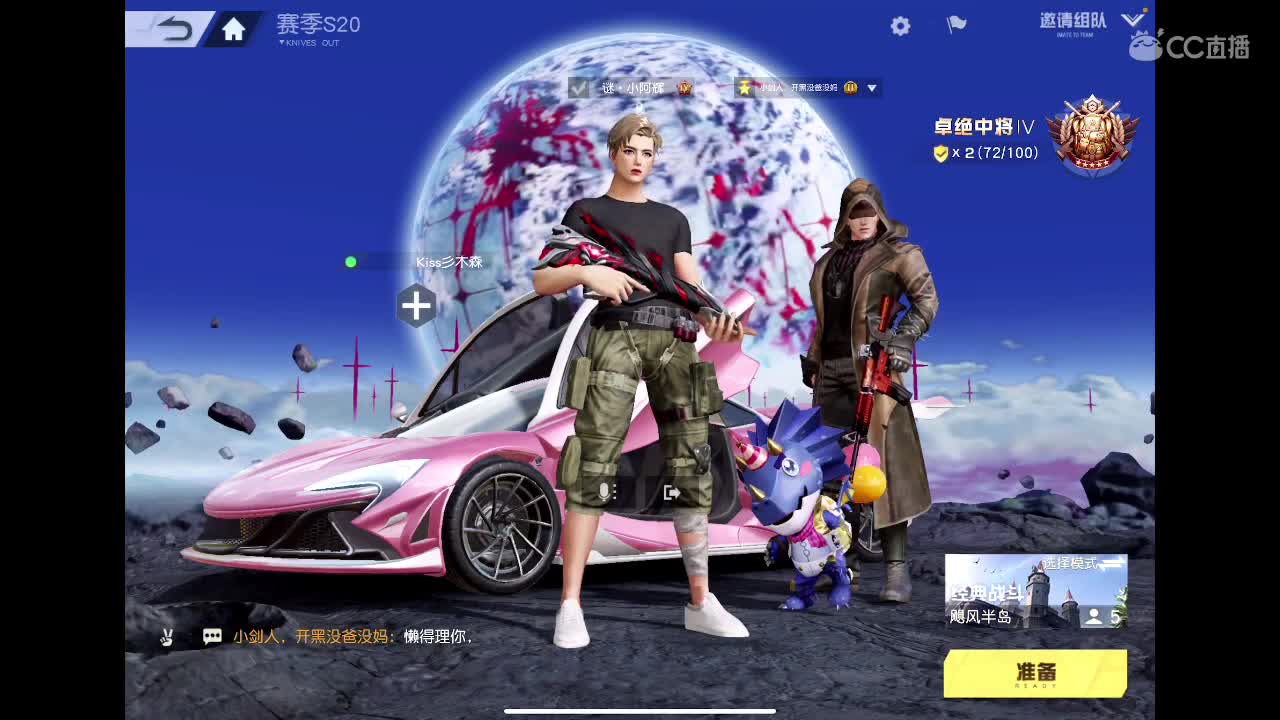Click the plus icon to add a teammate
Image resolution: width=1280 pixels, height=720 pixels.
[x=416, y=306]
